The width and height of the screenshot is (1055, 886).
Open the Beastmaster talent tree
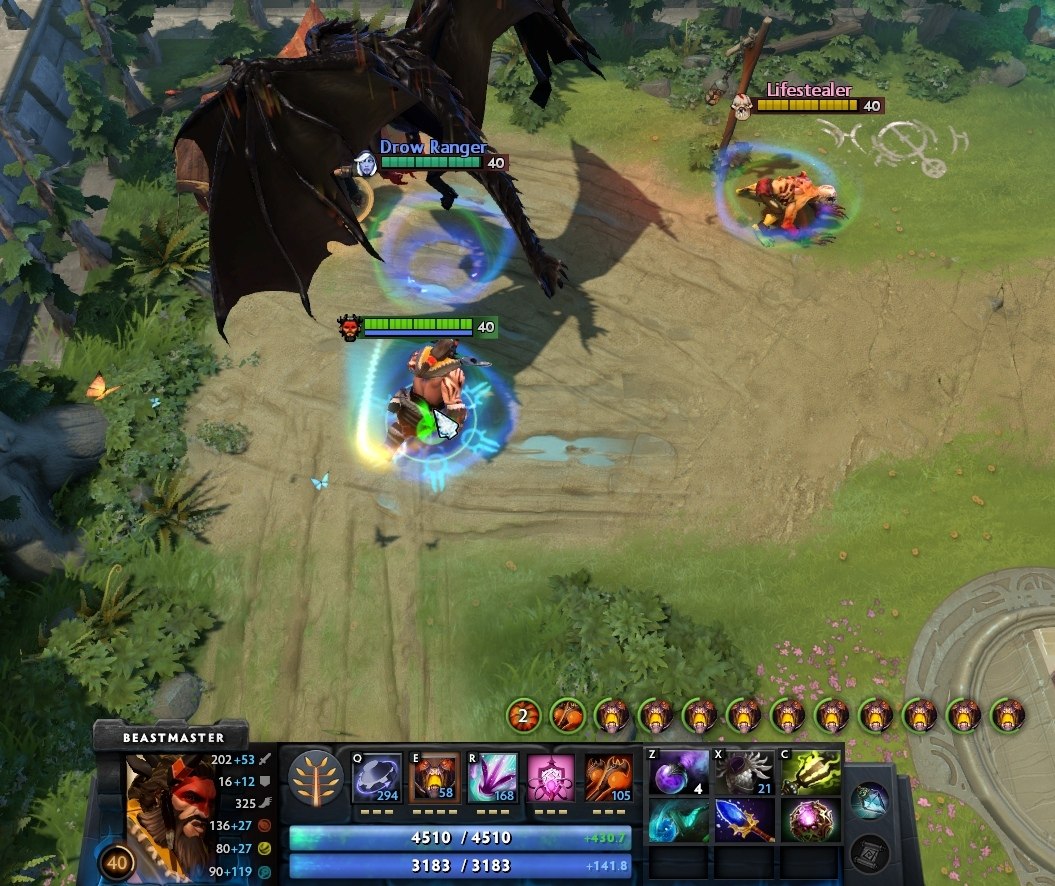coord(316,778)
